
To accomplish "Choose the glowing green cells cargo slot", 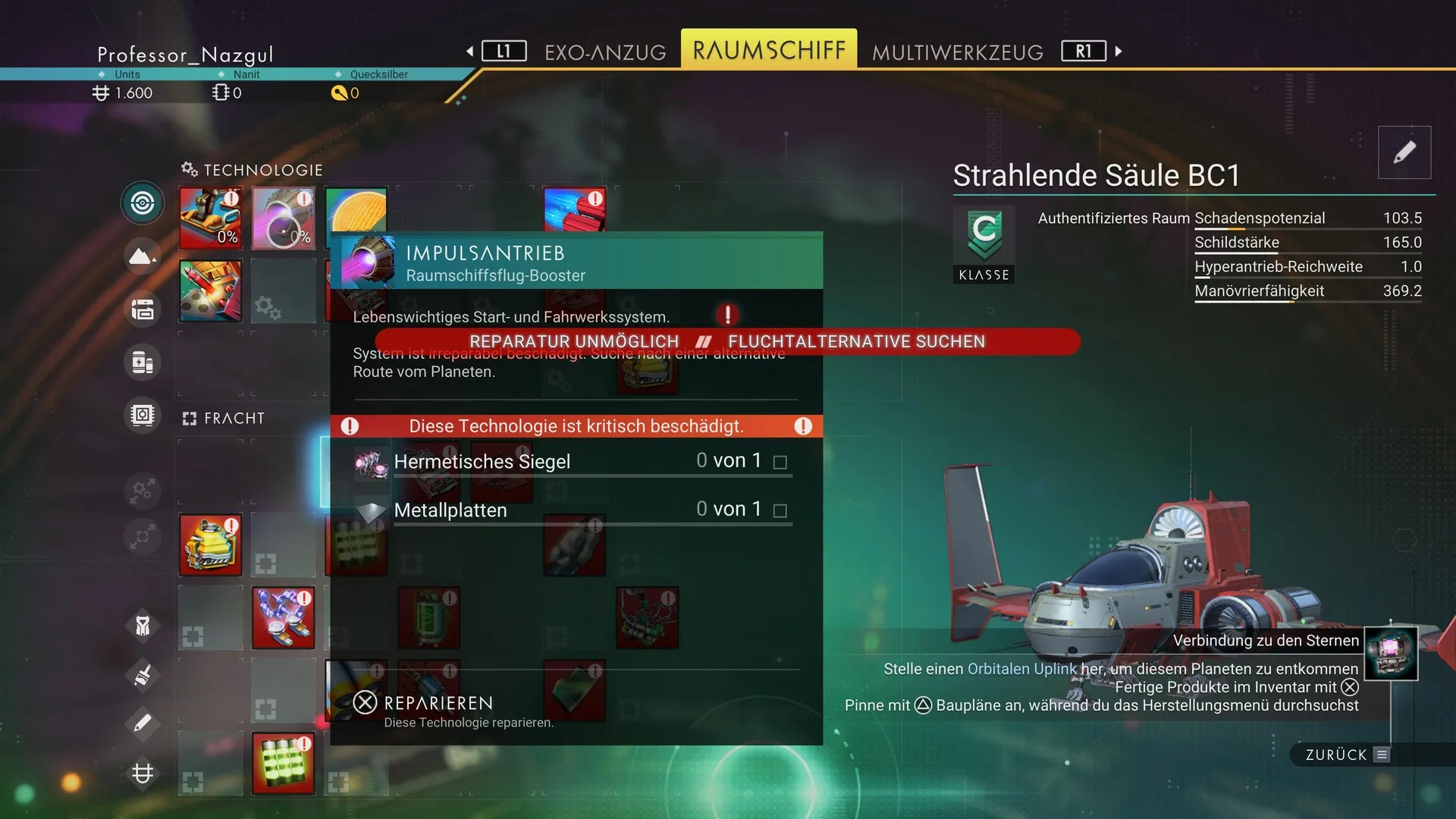I will click(x=283, y=763).
